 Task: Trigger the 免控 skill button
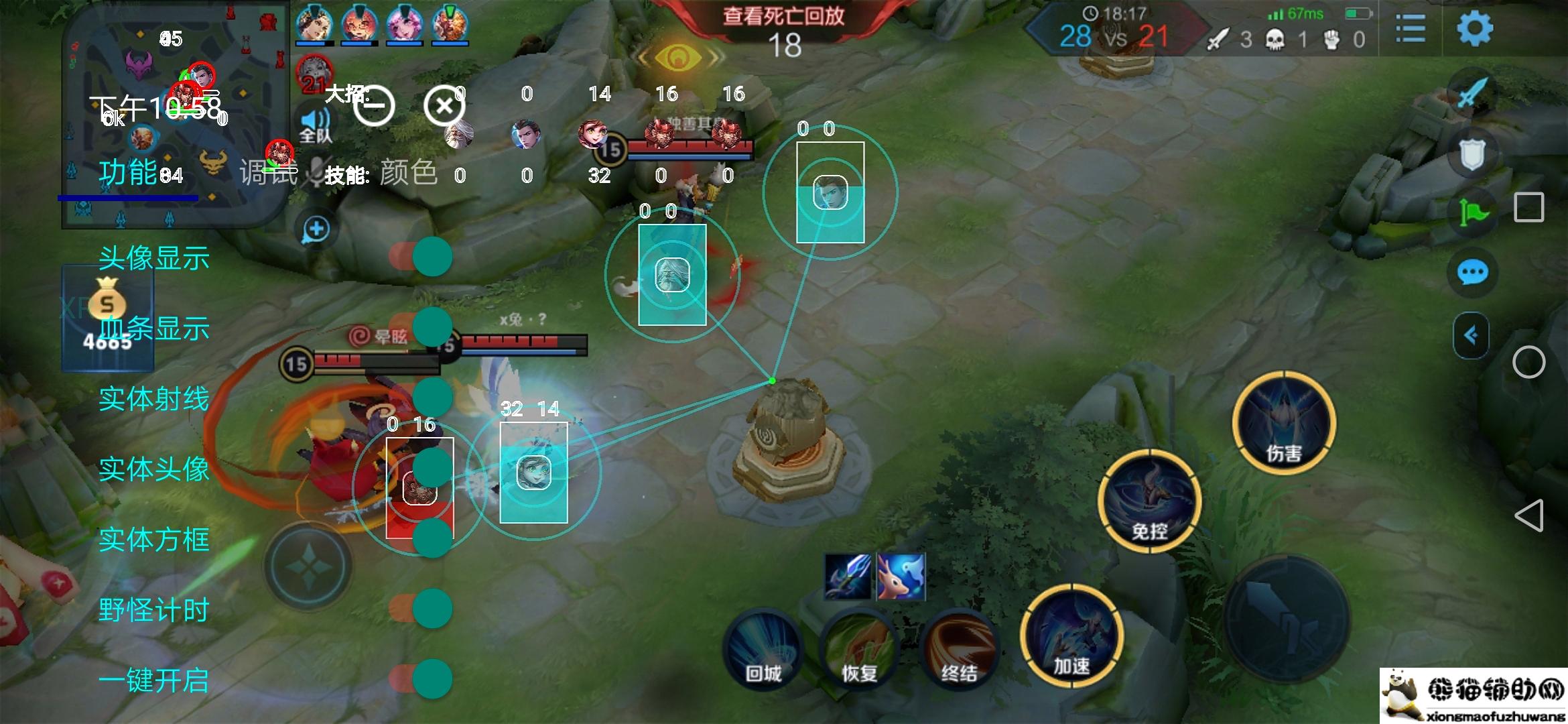point(1149,501)
